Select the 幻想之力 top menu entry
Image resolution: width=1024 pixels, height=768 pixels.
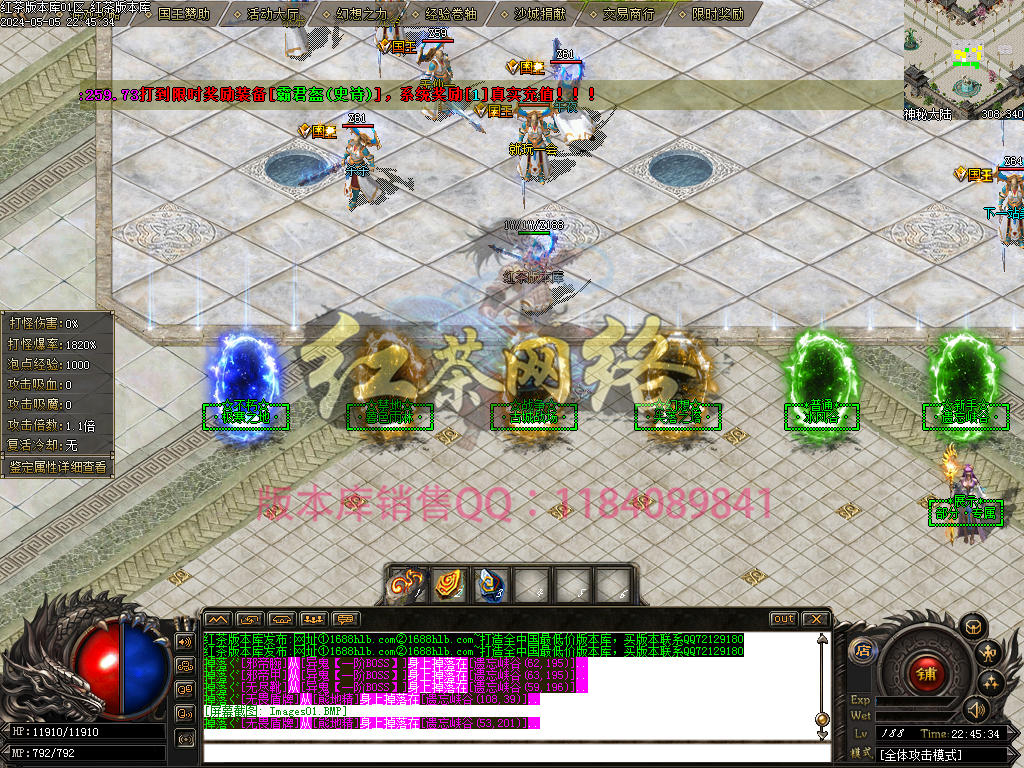[361, 14]
